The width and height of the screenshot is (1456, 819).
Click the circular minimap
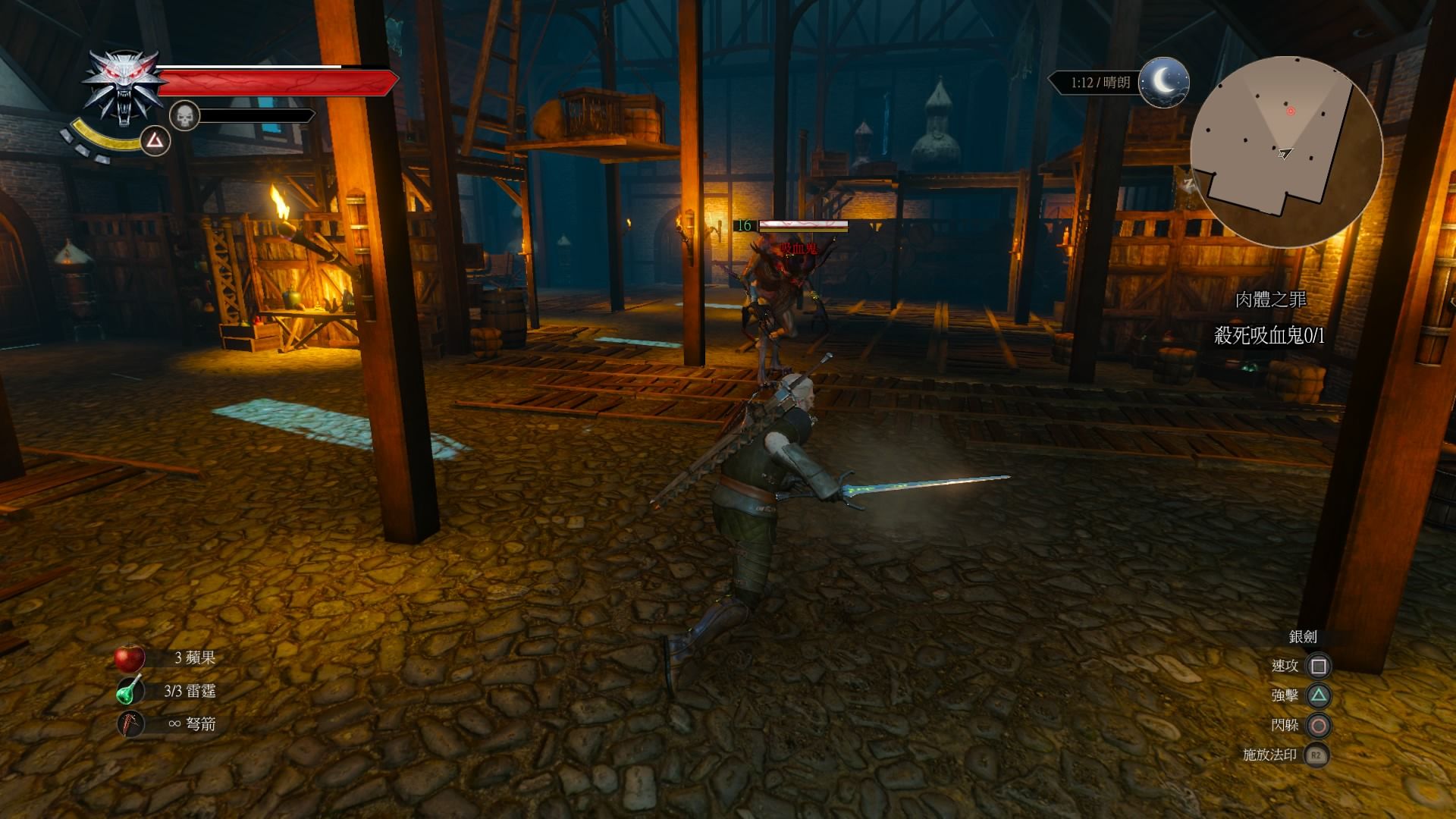(x=1286, y=151)
